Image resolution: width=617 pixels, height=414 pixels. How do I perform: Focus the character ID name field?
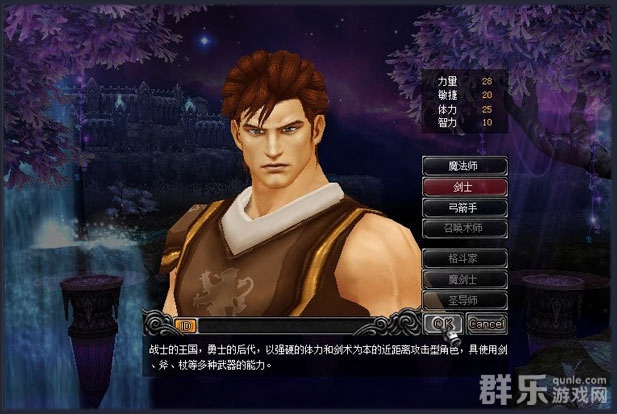pyautogui.click(x=300, y=324)
